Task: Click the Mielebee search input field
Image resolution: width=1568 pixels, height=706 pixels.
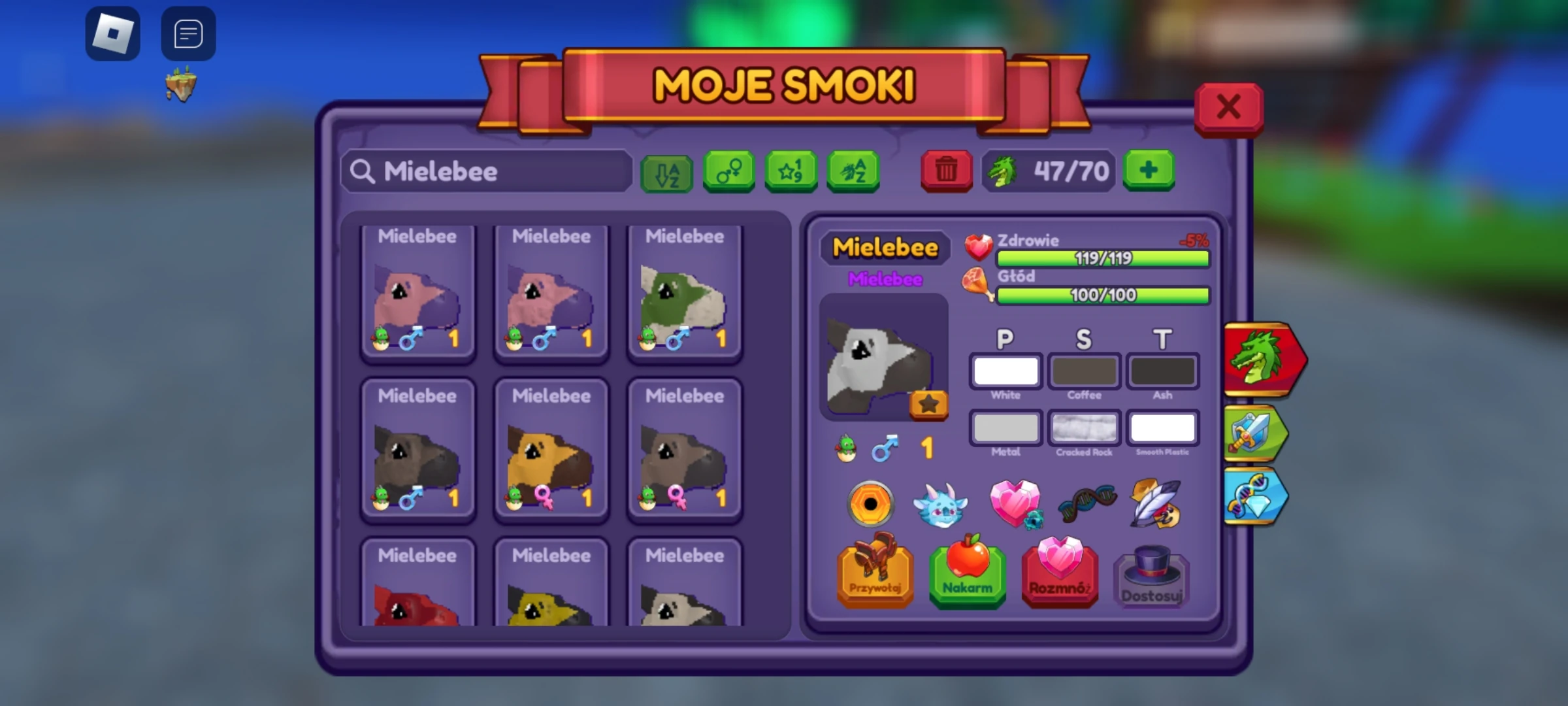Action: click(487, 171)
